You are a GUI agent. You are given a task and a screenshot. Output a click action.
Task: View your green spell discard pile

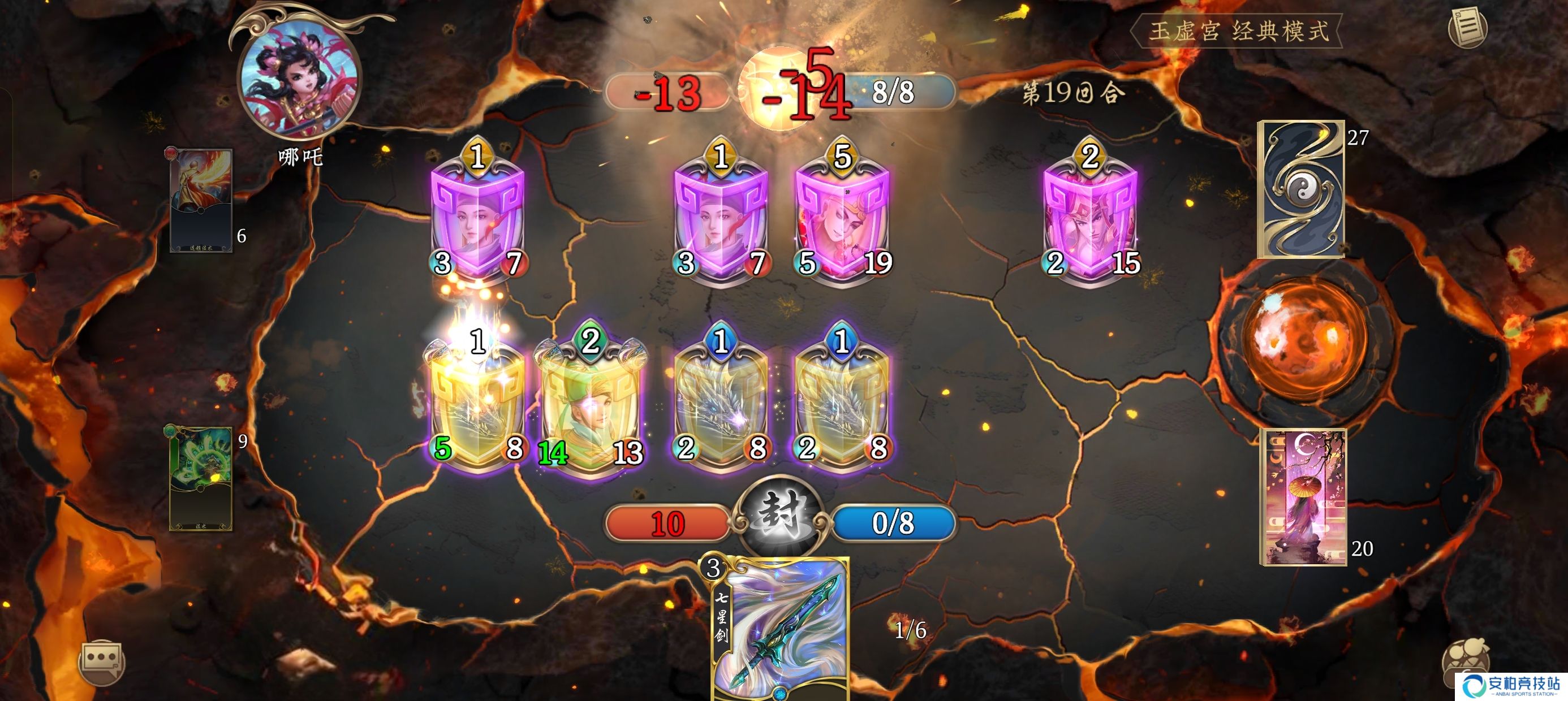point(200,478)
